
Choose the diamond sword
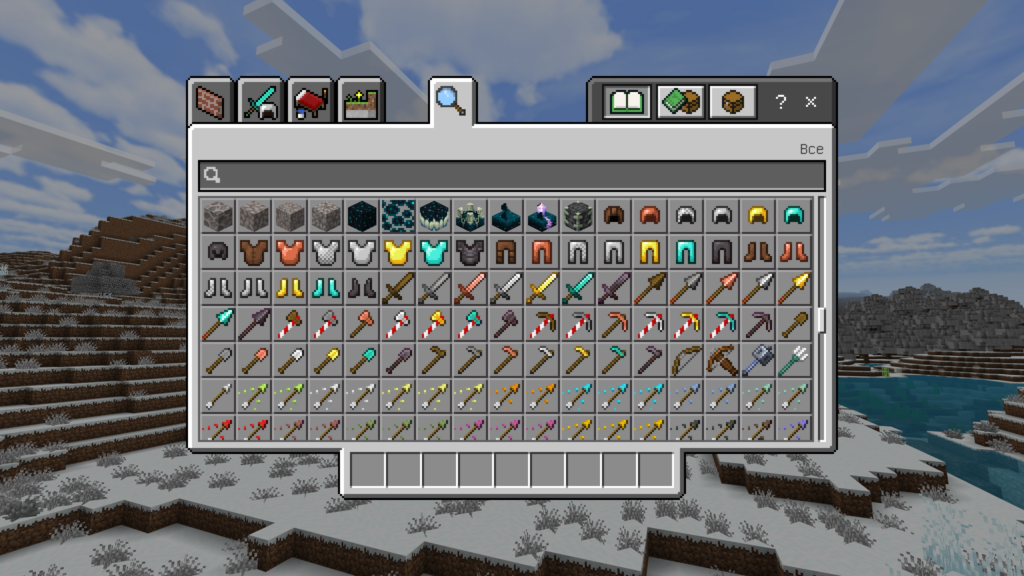tap(577, 288)
